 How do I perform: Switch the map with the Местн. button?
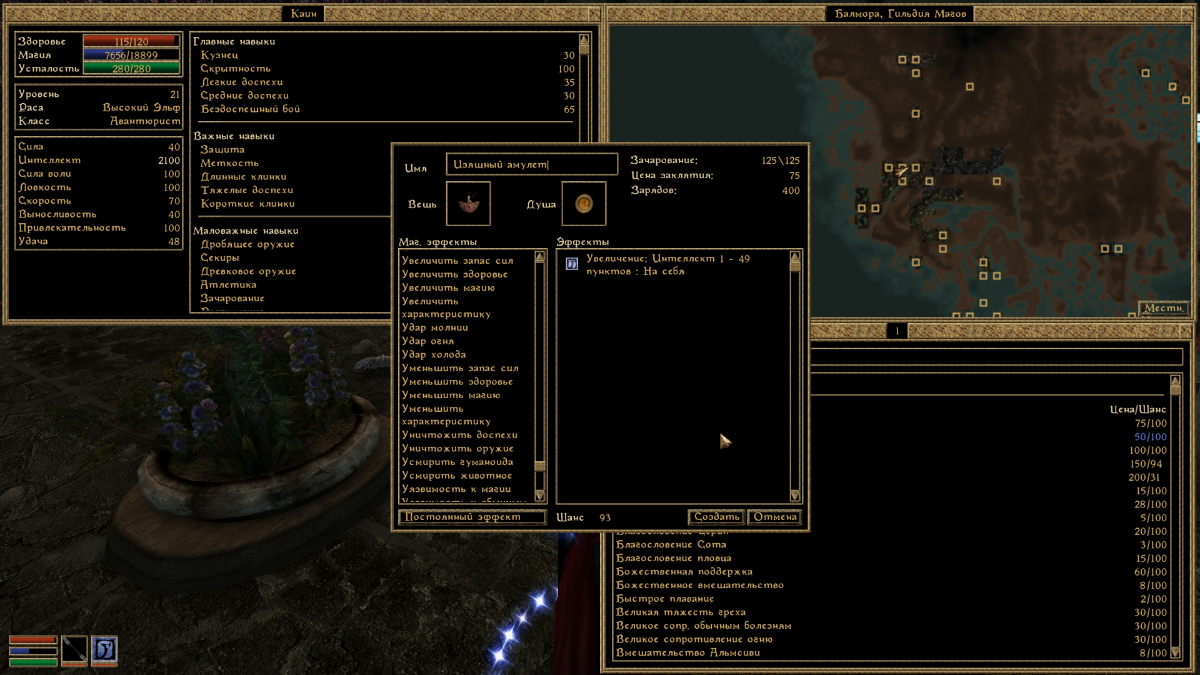tap(1163, 308)
